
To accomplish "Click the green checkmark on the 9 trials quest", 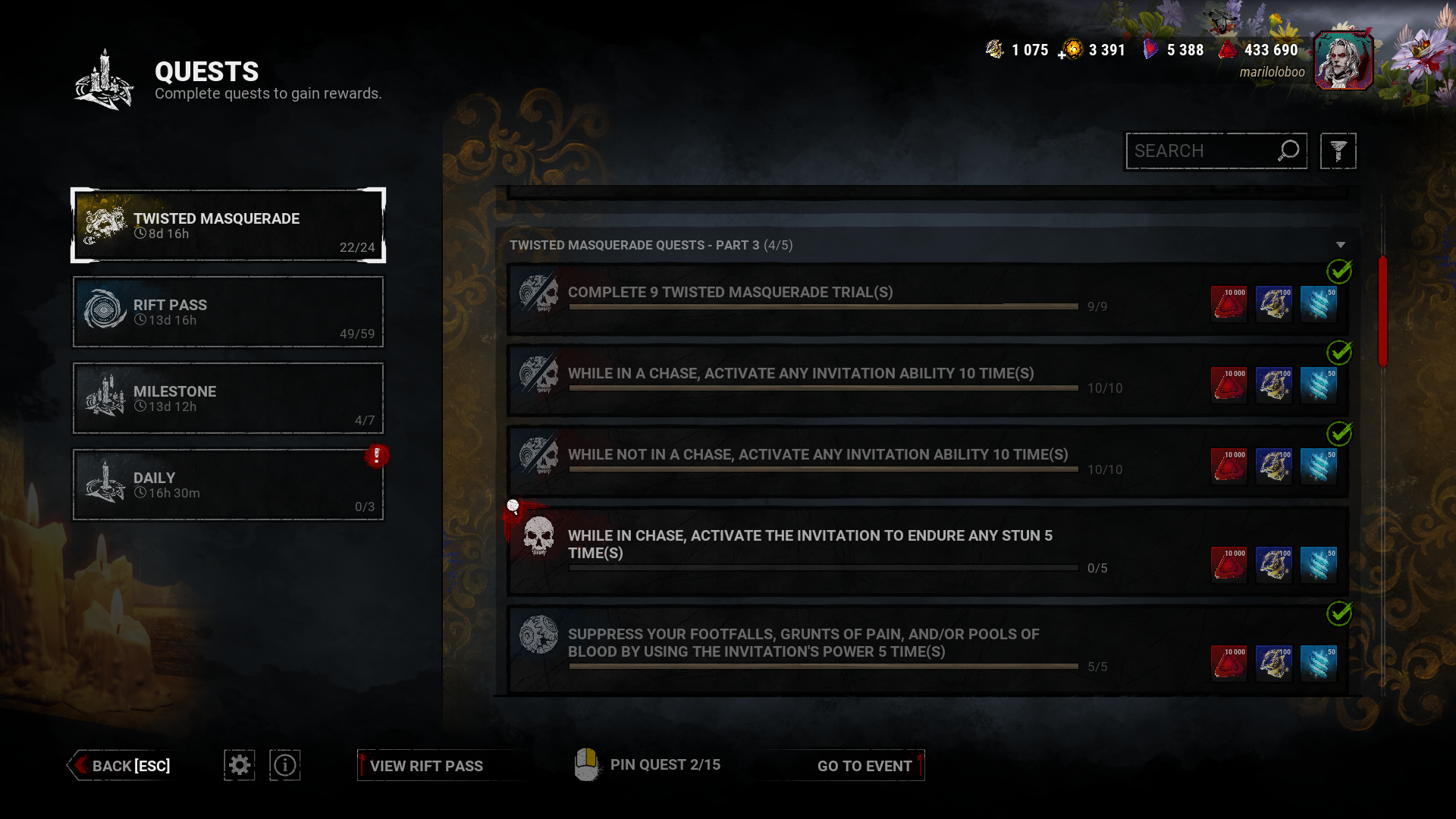I will 1339,272.
